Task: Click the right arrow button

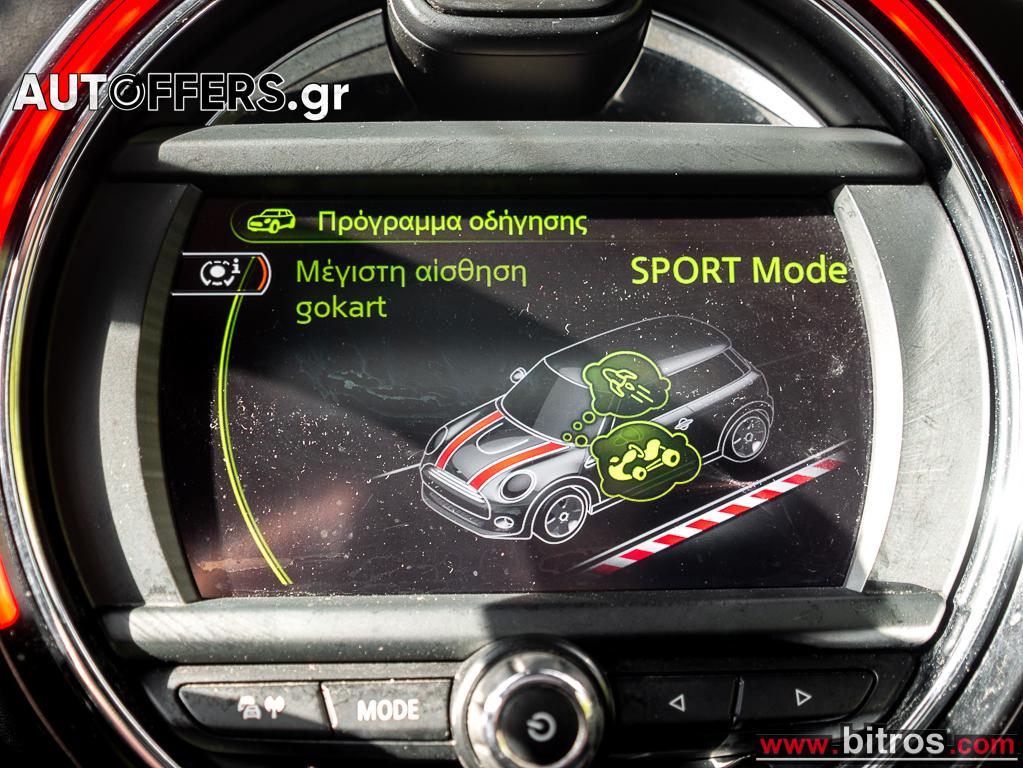Action: pos(803,696)
